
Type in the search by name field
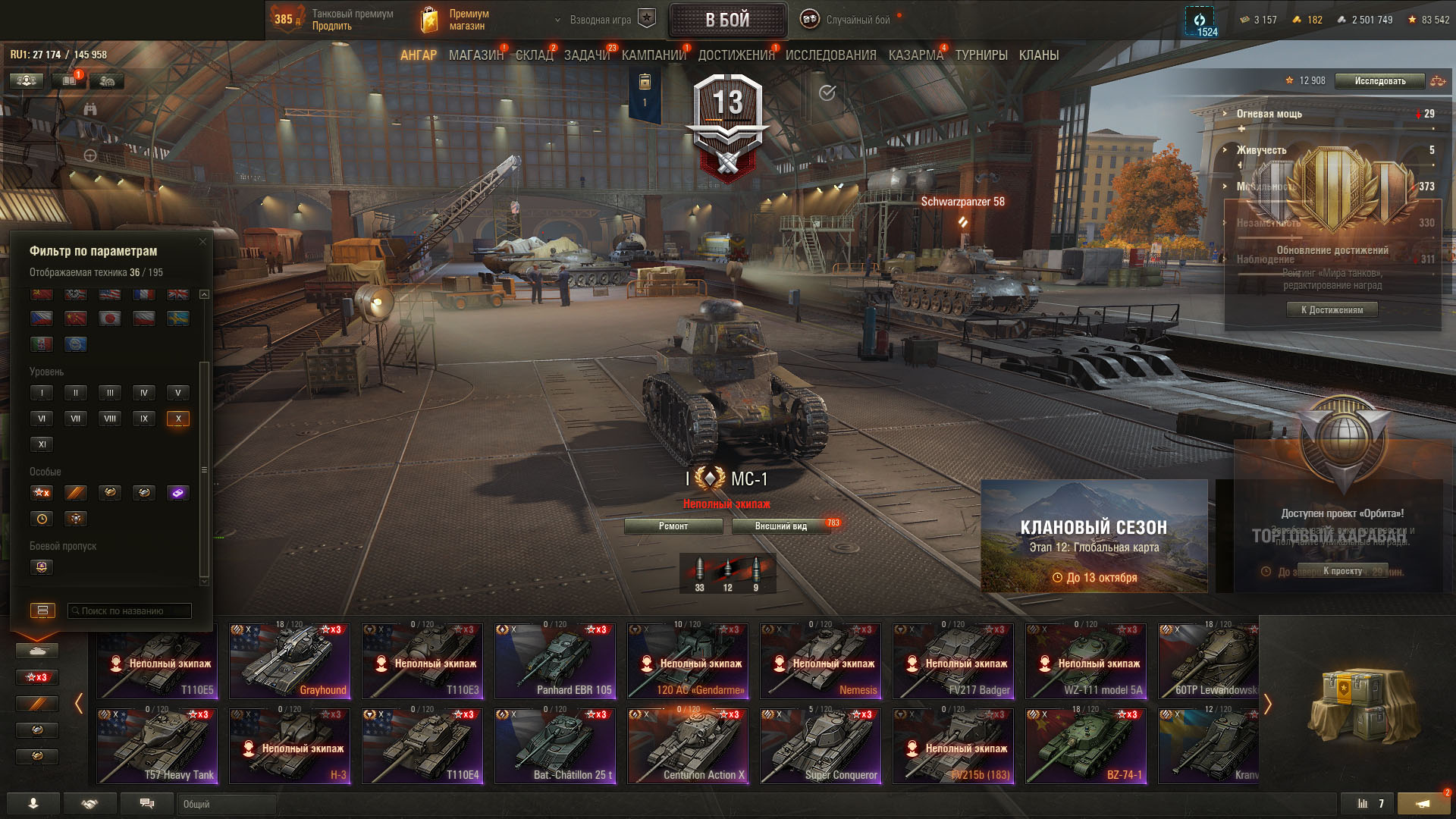(129, 611)
